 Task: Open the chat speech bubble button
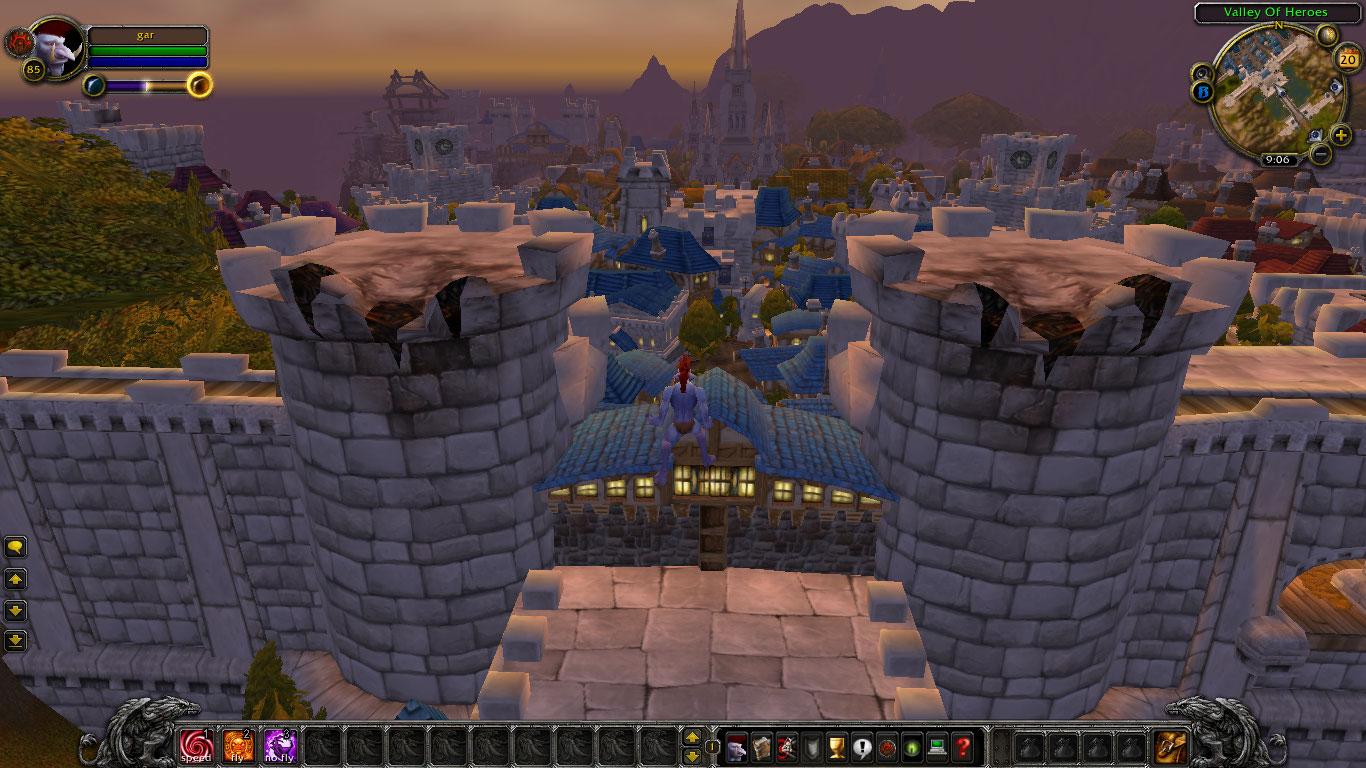pos(16,547)
